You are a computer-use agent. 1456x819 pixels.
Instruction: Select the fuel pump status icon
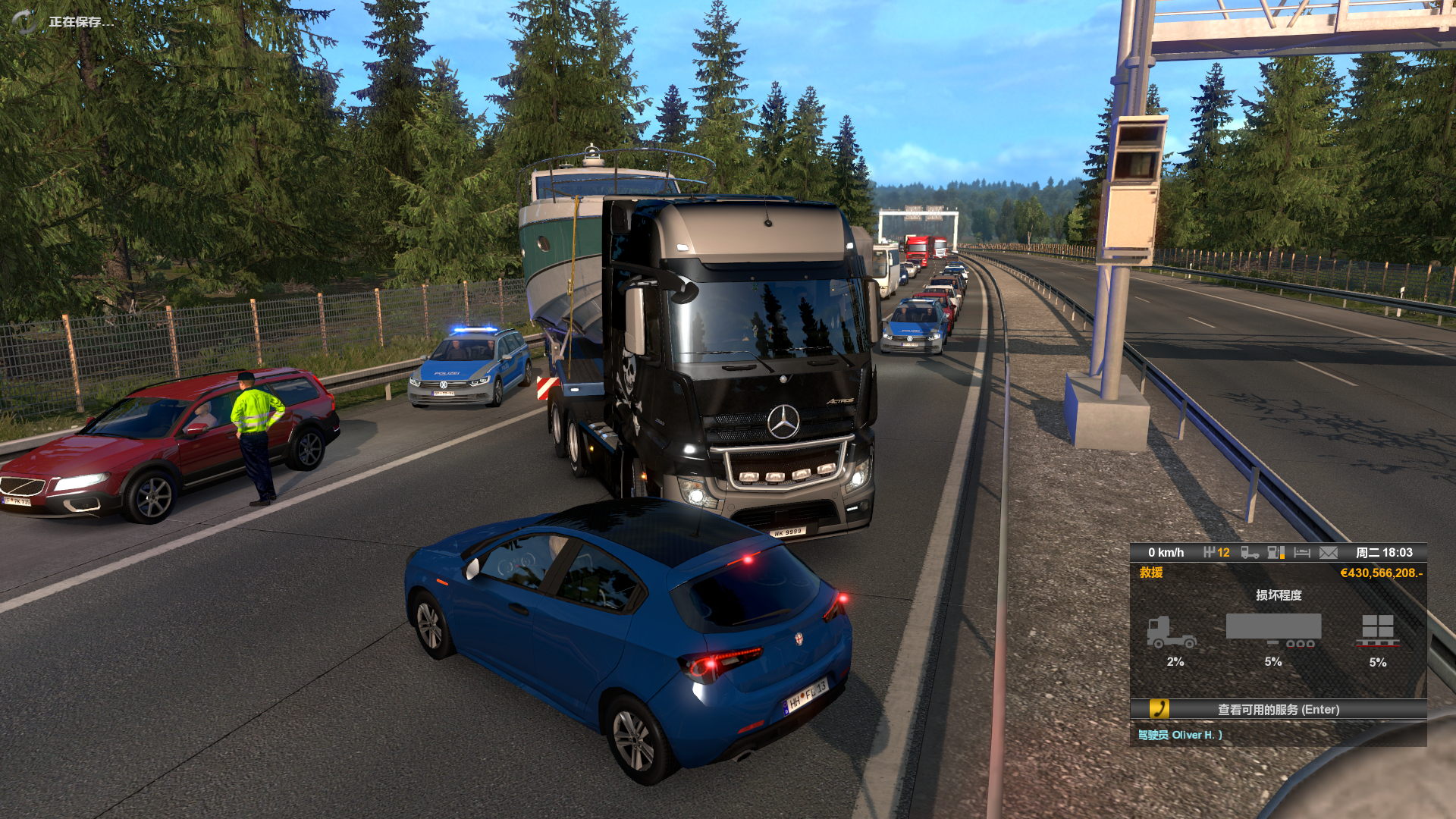click(x=1276, y=553)
